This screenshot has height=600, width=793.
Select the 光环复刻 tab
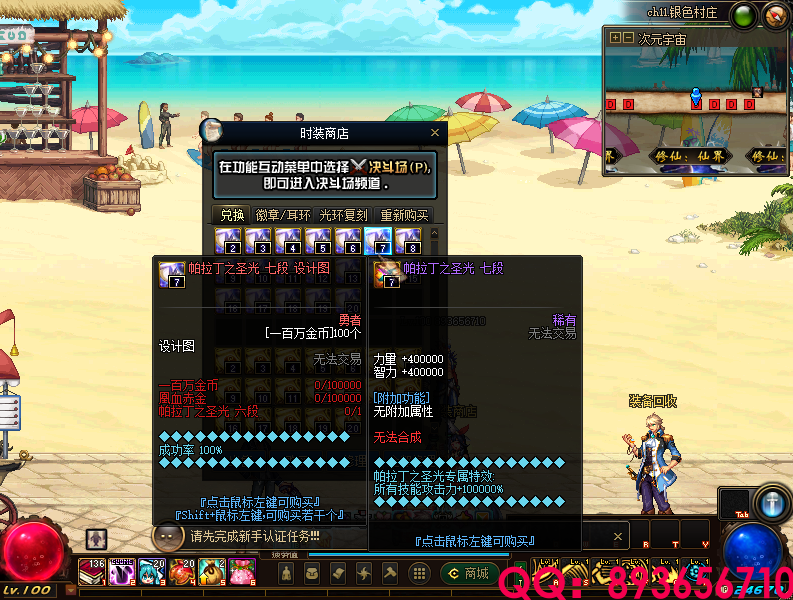coord(343,215)
